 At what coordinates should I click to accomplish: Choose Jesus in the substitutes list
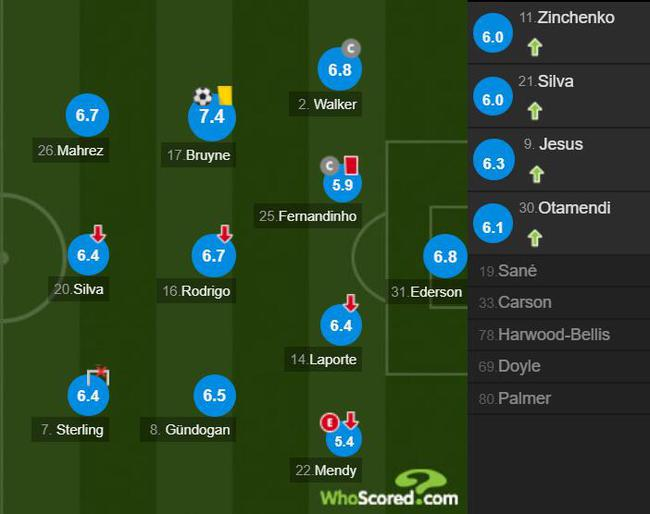558,159
